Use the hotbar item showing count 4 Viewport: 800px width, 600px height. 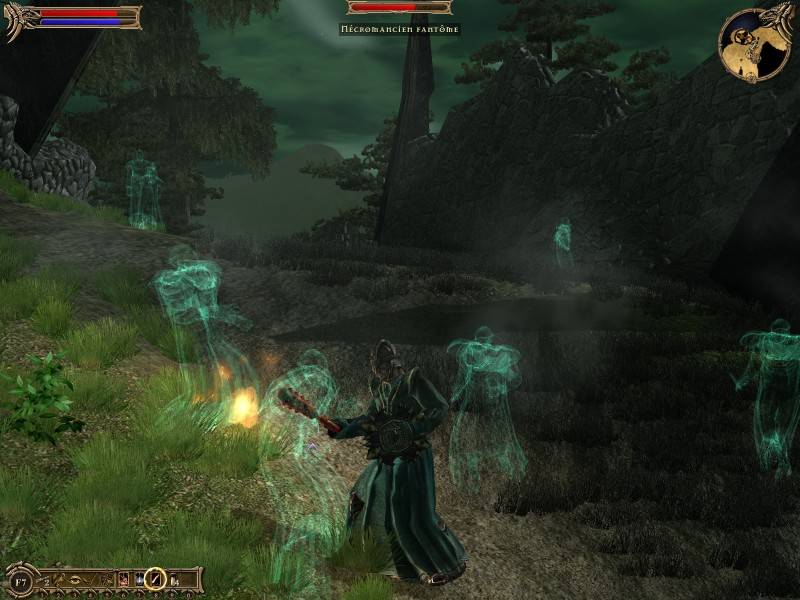point(174,580)
